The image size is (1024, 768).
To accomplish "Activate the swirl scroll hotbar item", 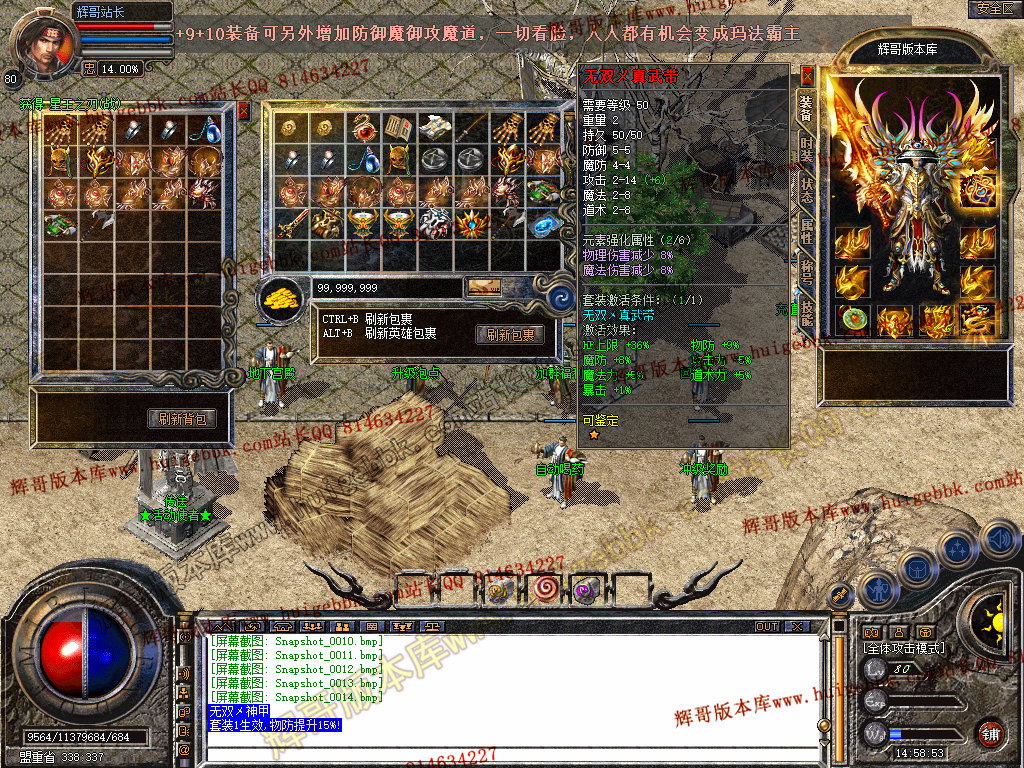I will coord(546,589).
